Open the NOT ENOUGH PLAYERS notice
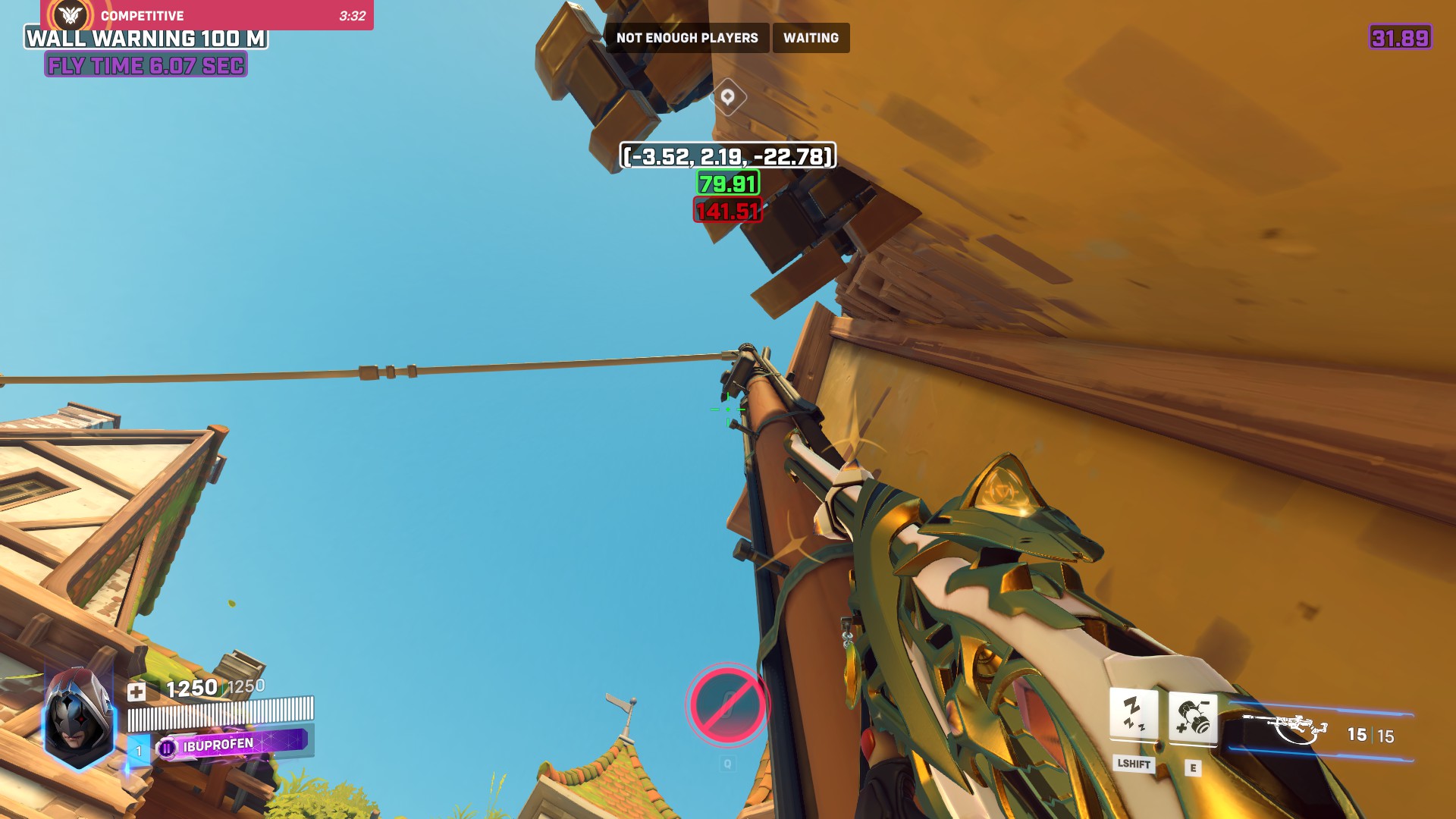The image size is (1456, 819). (687, 38)
